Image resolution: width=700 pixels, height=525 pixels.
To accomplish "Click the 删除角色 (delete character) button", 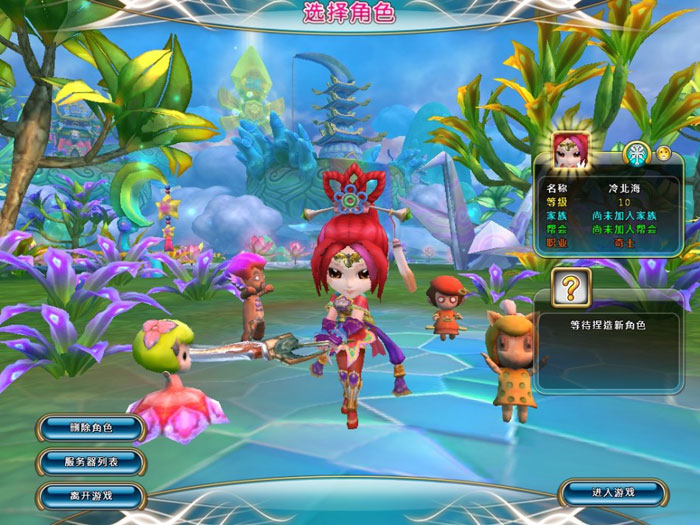I will 91,428.
